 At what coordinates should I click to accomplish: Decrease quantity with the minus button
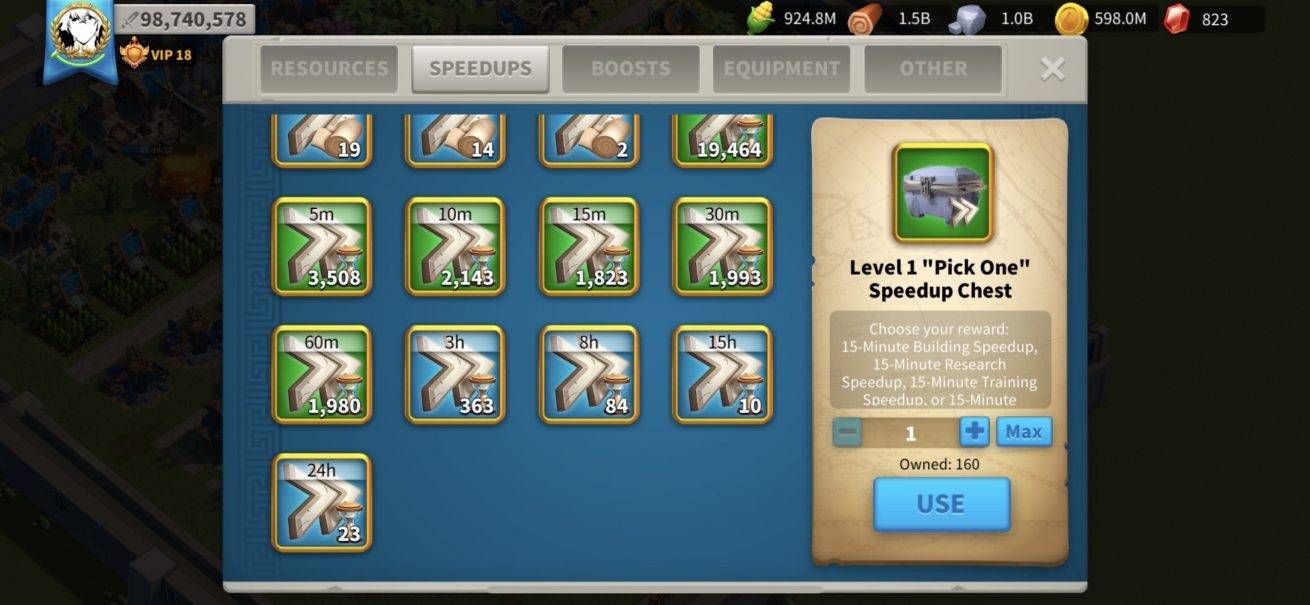pos(847,432)
